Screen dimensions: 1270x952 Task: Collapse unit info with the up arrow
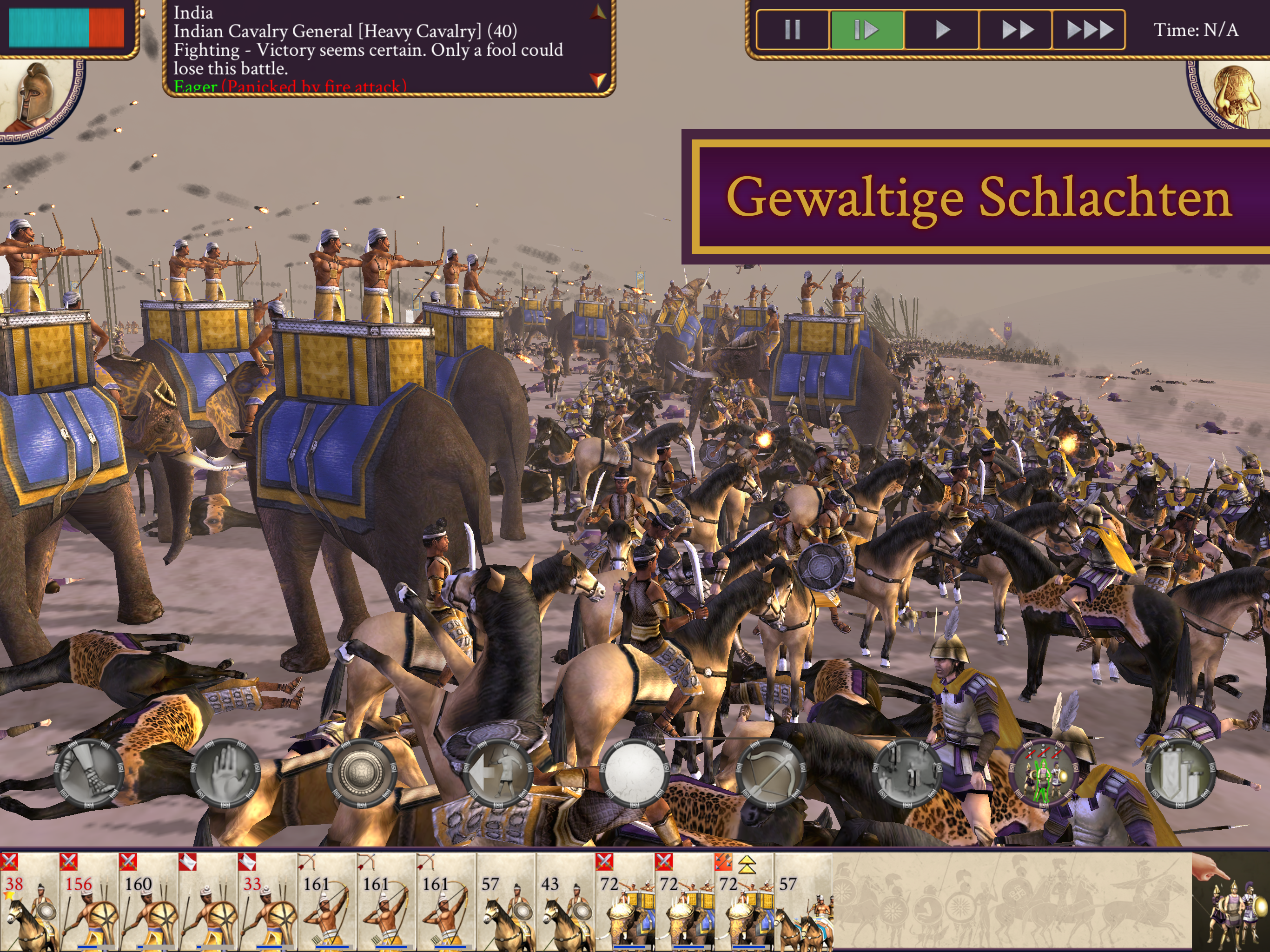[x=598, y=13]
